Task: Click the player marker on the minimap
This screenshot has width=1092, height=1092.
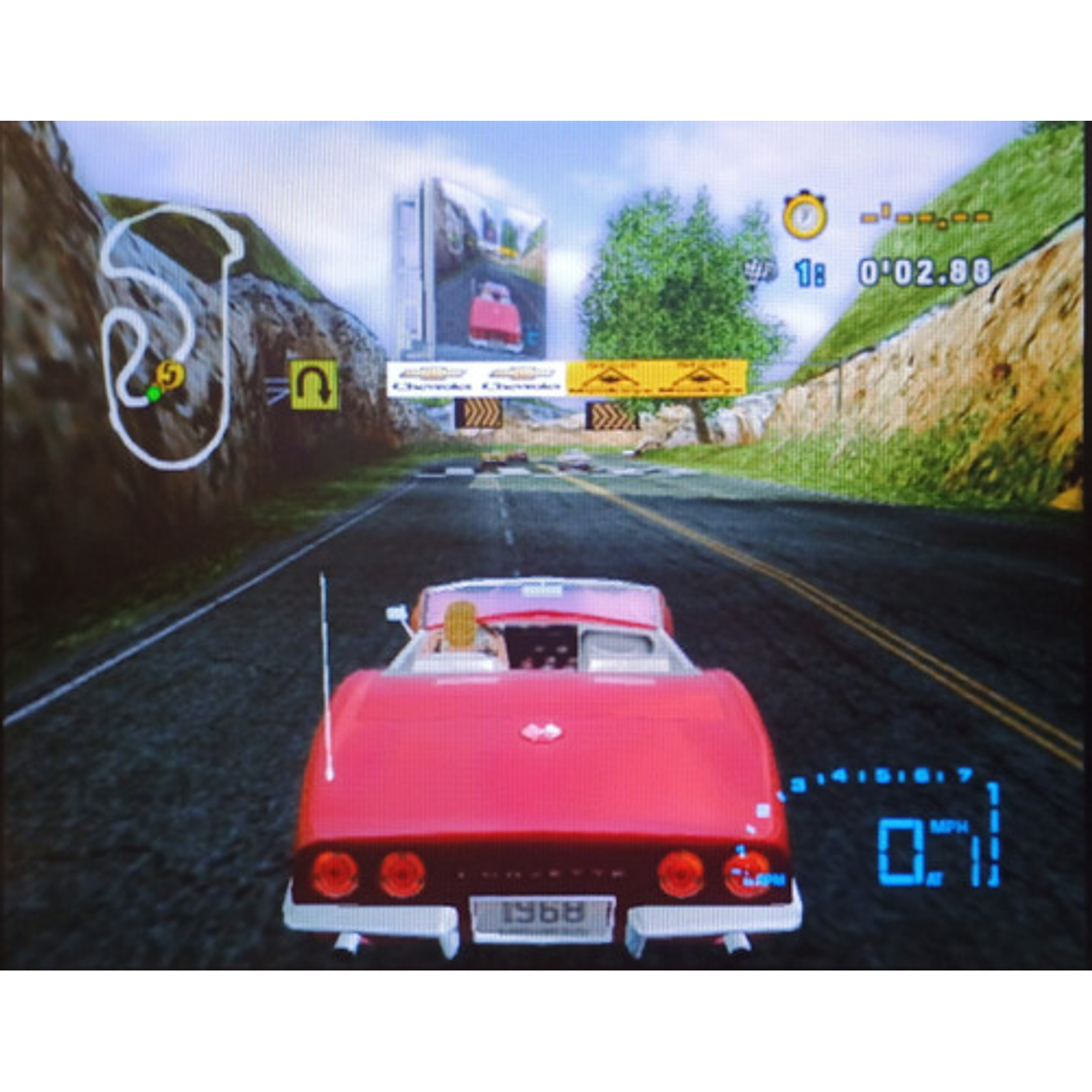Action: tap(169, 374)
